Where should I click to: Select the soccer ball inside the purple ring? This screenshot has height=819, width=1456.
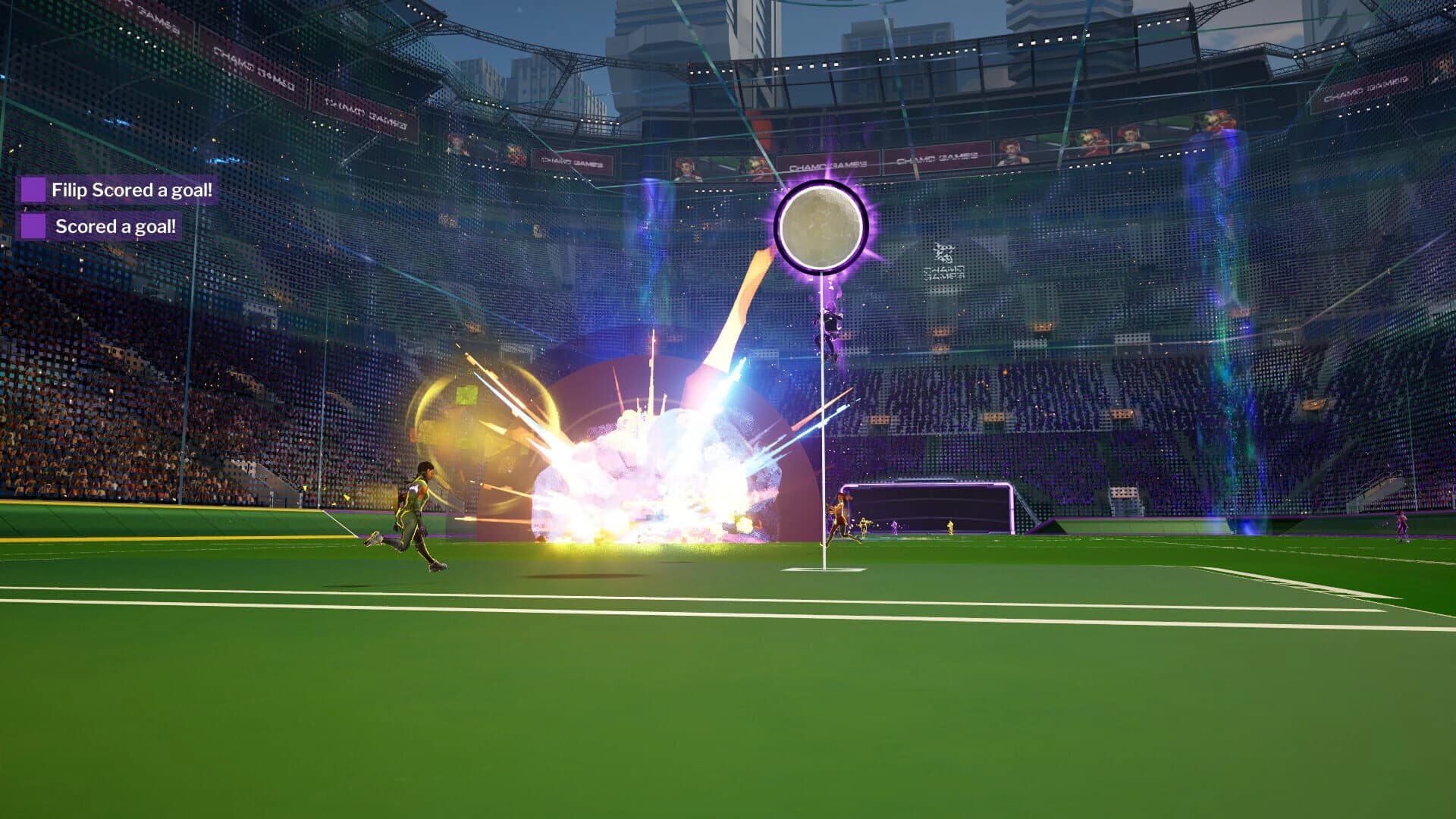point(819,224)
